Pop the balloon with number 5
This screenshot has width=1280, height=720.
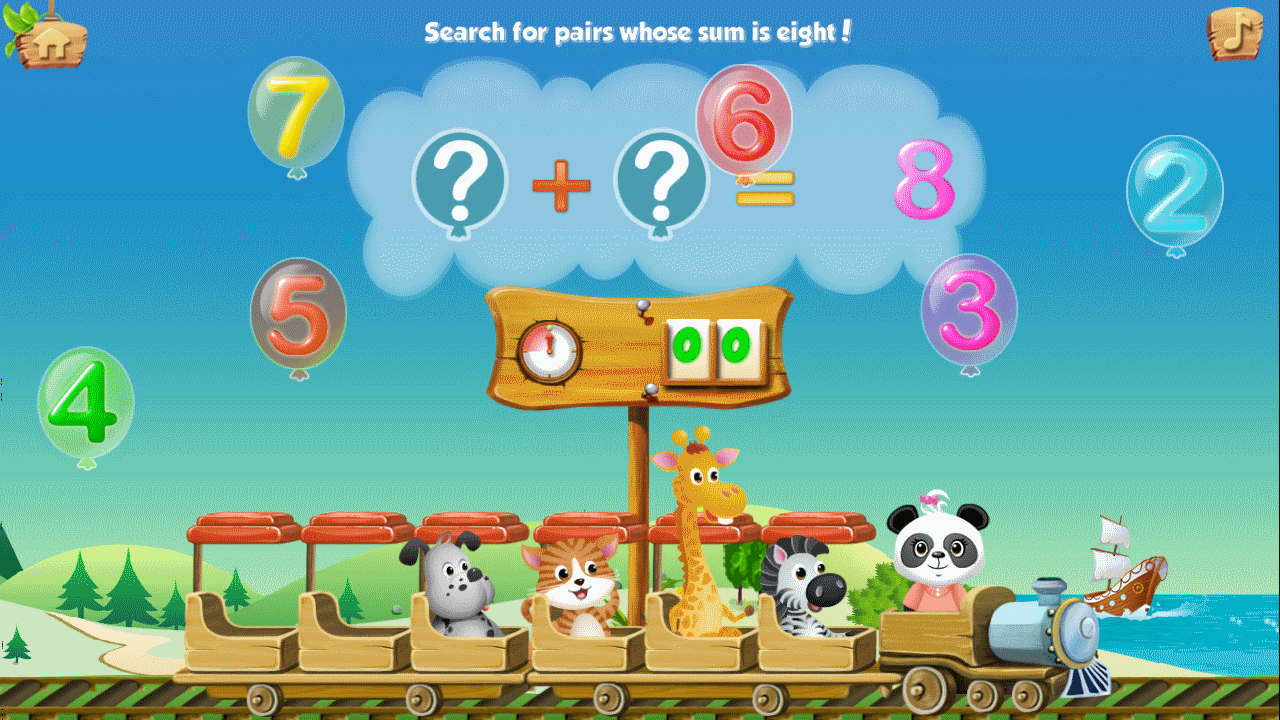(x=297, y=311)
